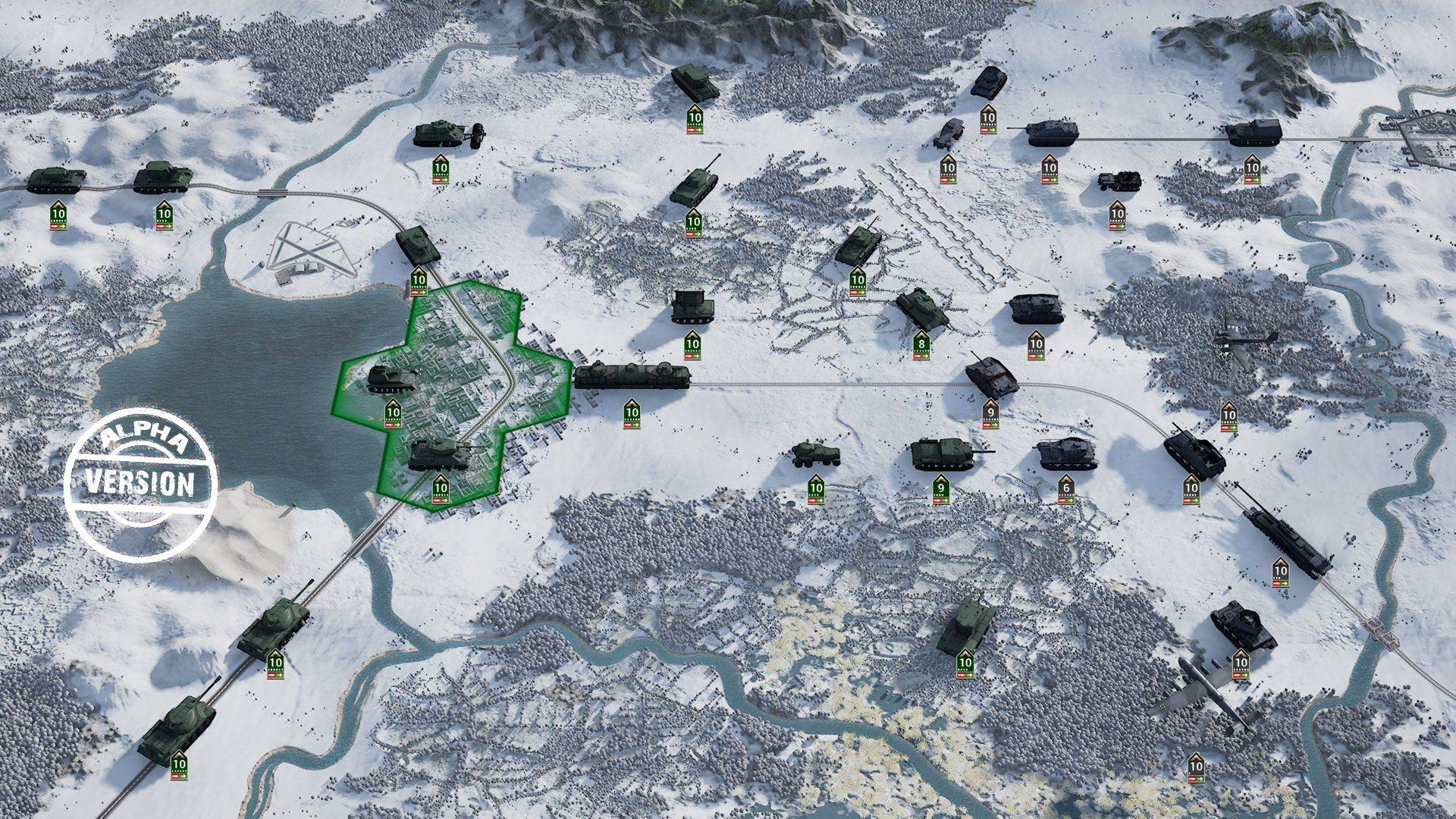Select the green self-propelled gun with strength 9

click(x=941, y=454)
